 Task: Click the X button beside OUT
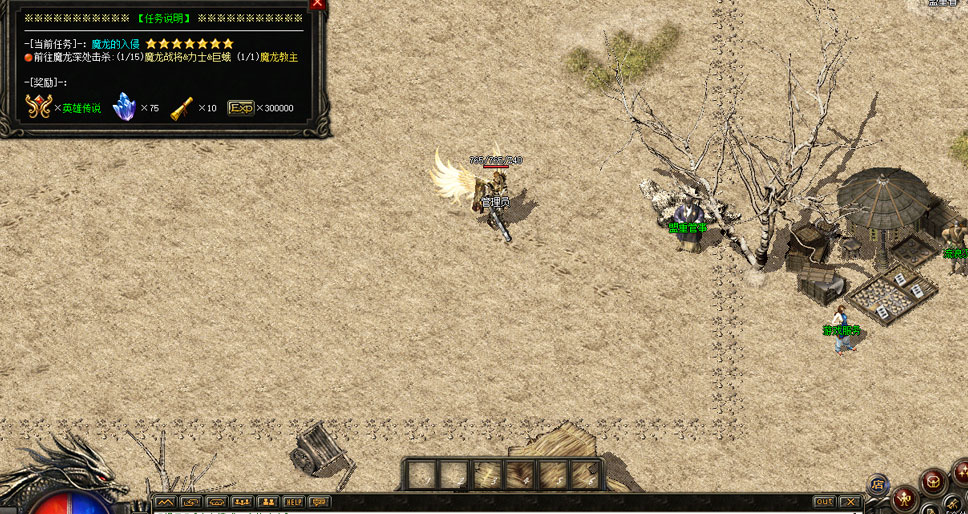tap(850, 502)
